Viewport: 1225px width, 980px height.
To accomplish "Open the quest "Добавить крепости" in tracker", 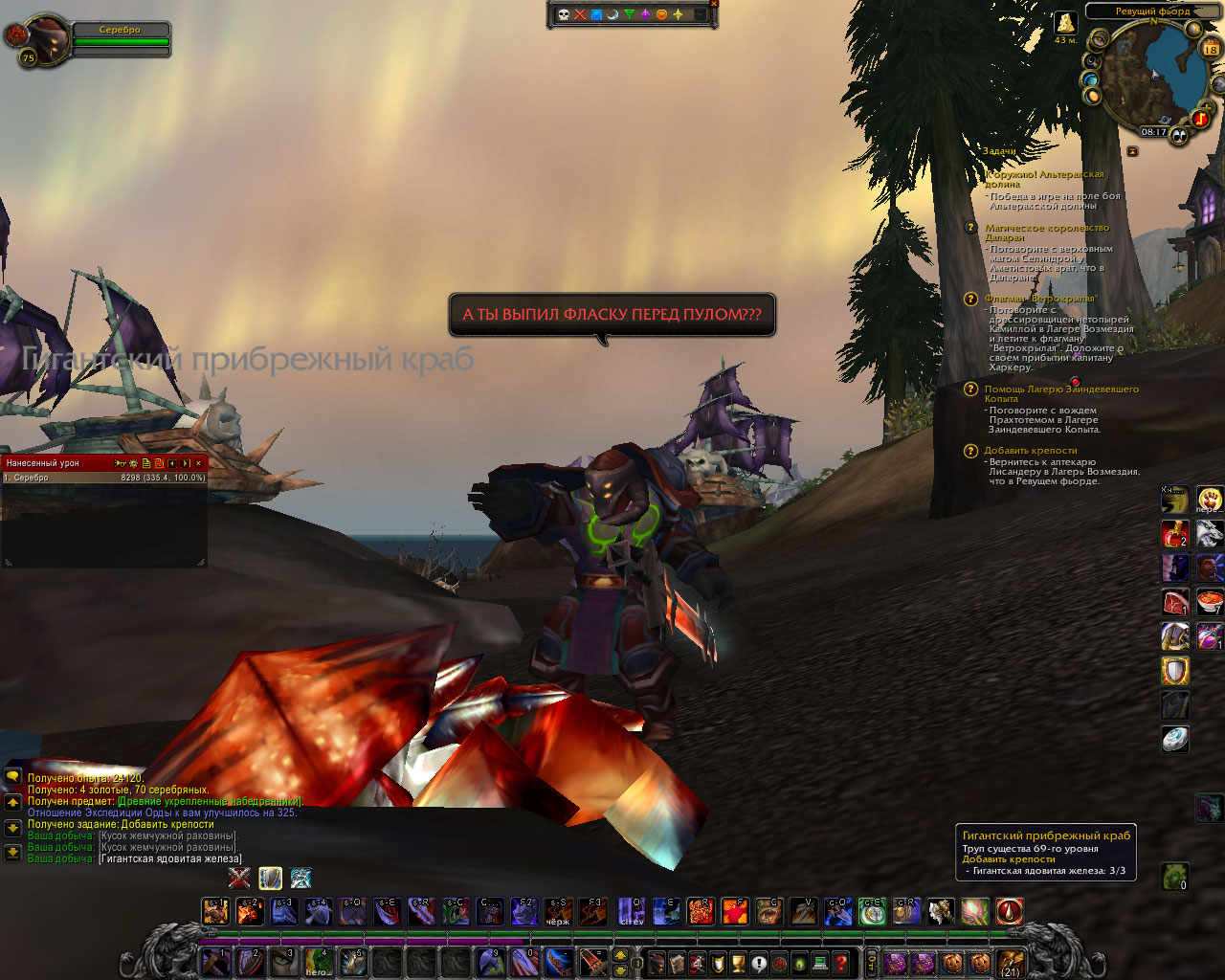I will 1031,451.
